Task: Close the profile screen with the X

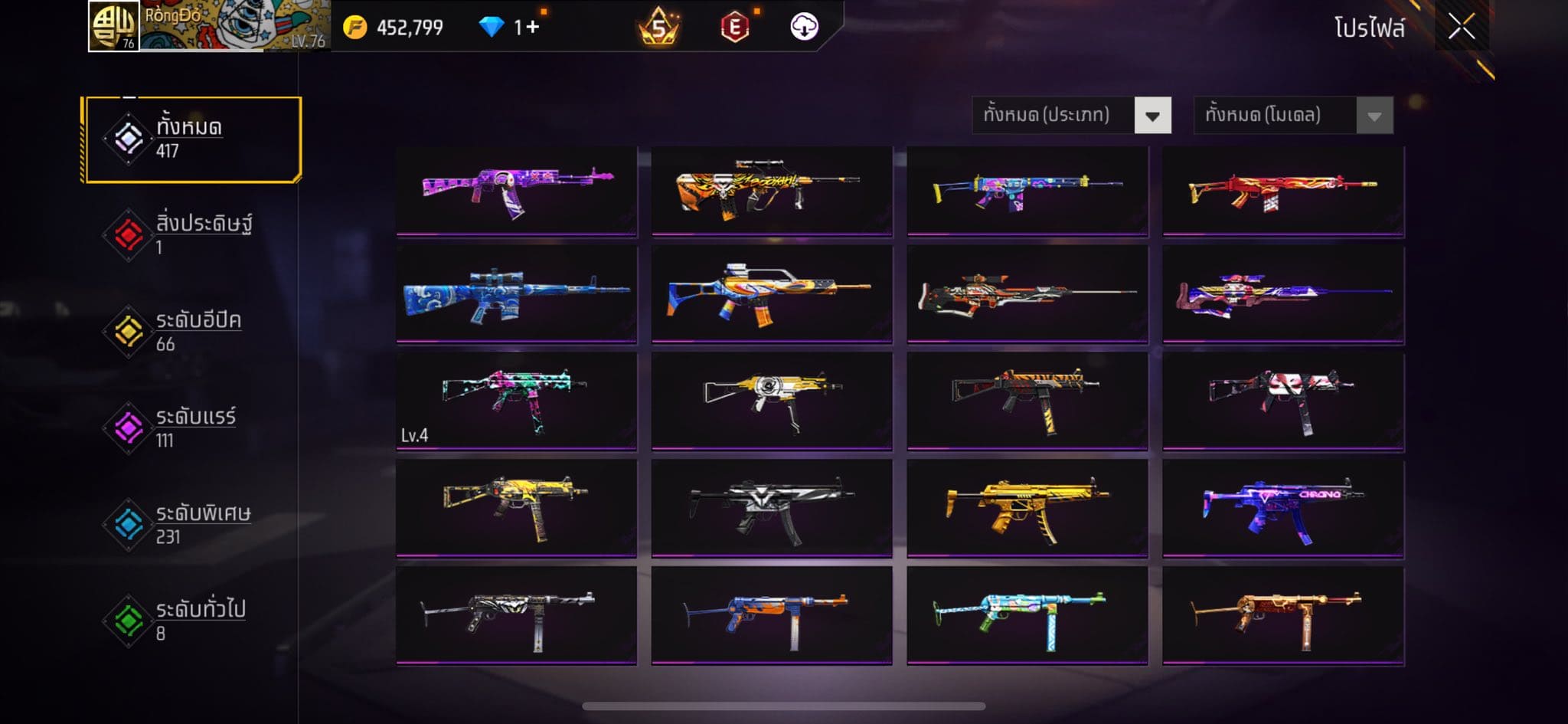Action: pos(1461,28)
